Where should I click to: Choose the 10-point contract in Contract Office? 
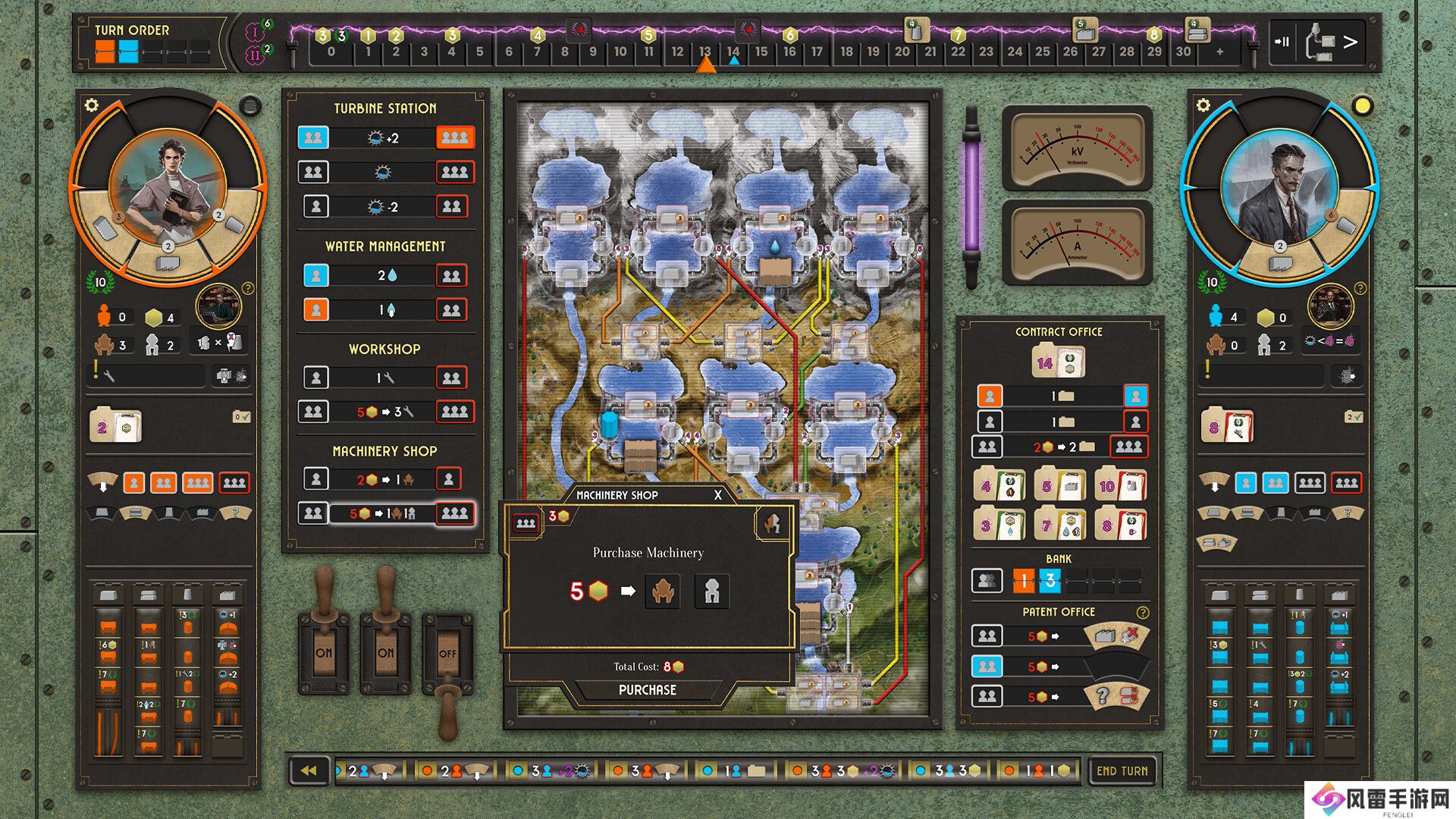1119,485
